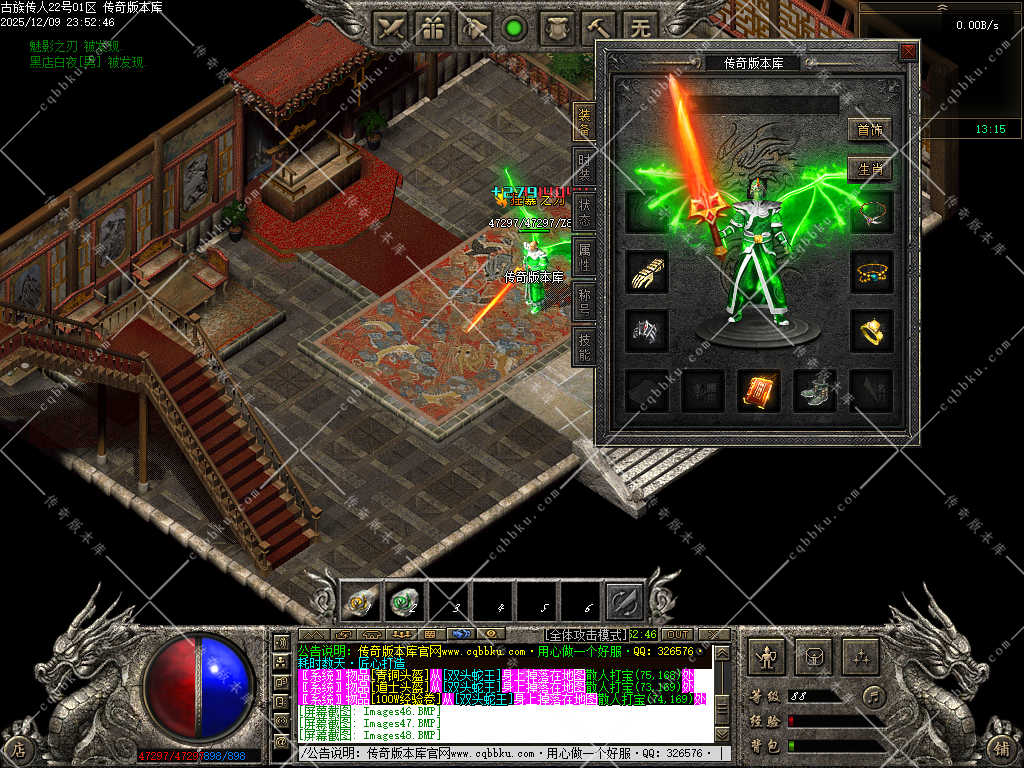
Task: Click the 首饰 jewelry button
Action: point(869,130)
